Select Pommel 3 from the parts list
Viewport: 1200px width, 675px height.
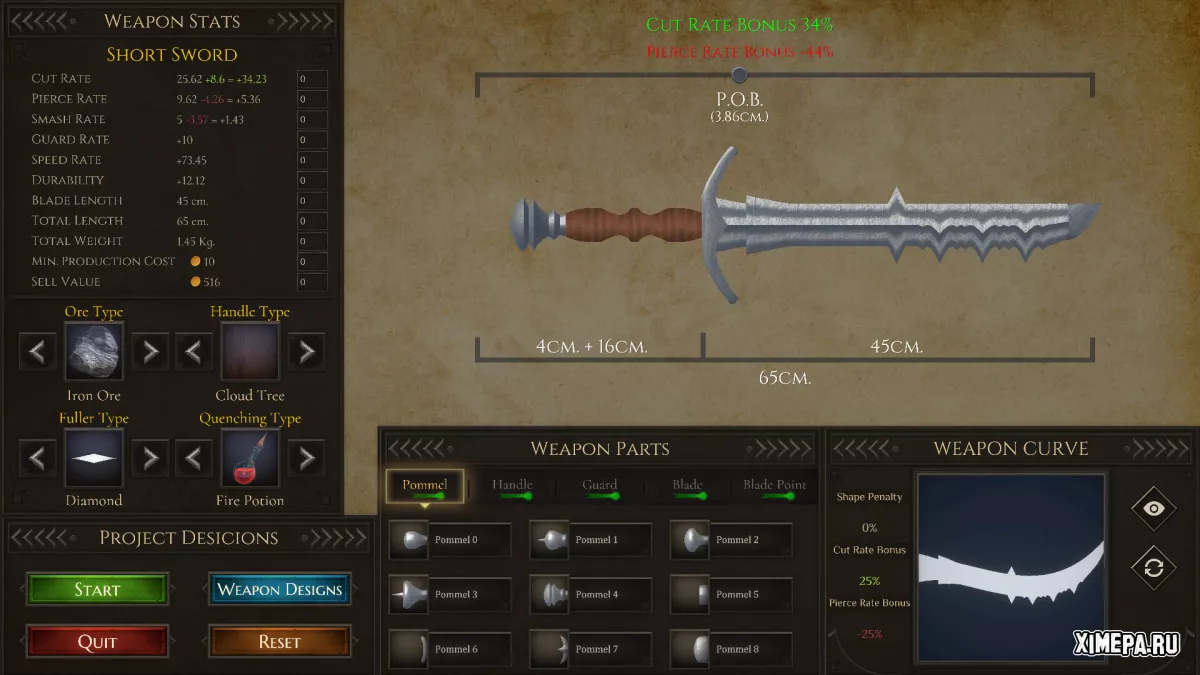click(x=450, y=594)
